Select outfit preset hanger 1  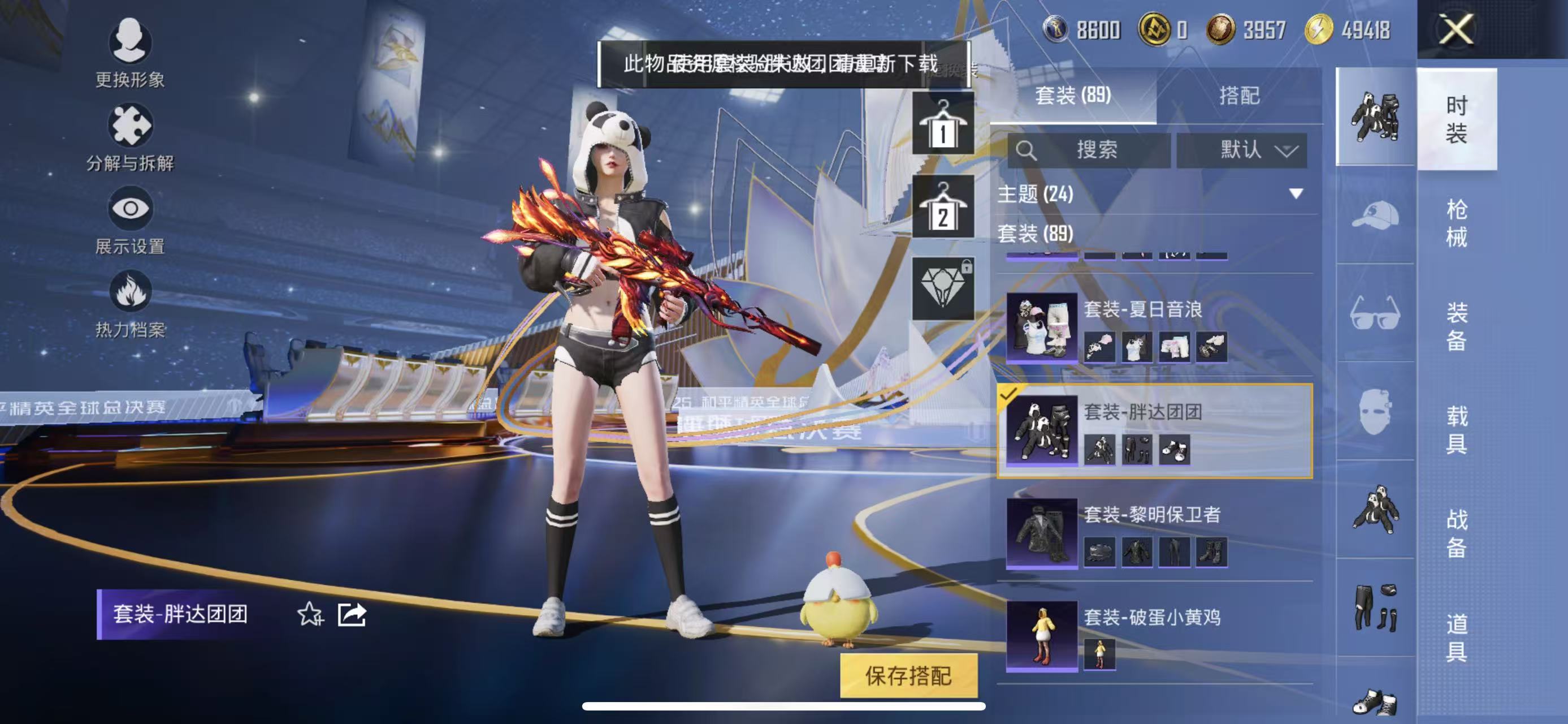pyautogui.click(x=943, y=125)
